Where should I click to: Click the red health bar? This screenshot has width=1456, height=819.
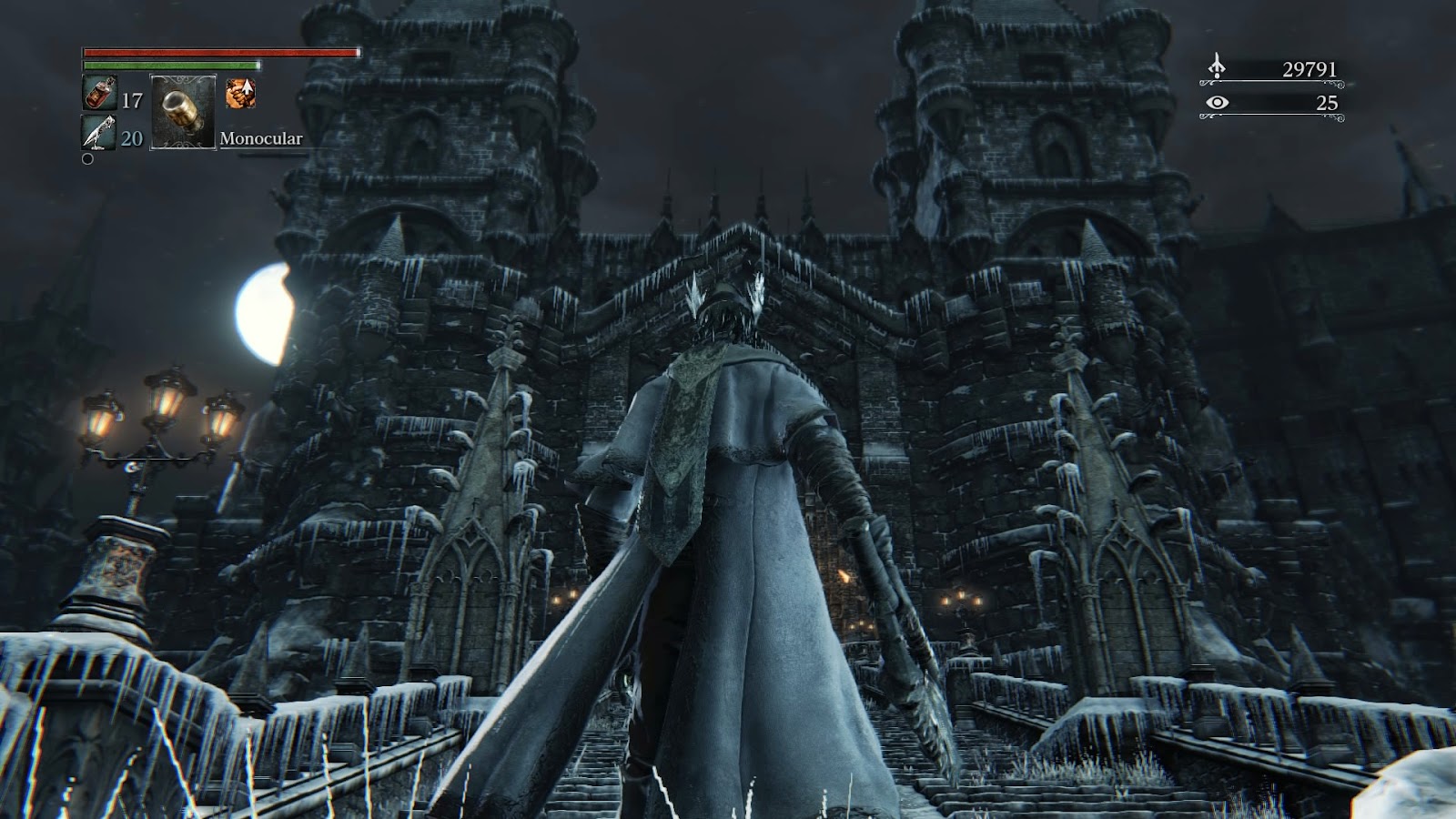pos(218,54)
